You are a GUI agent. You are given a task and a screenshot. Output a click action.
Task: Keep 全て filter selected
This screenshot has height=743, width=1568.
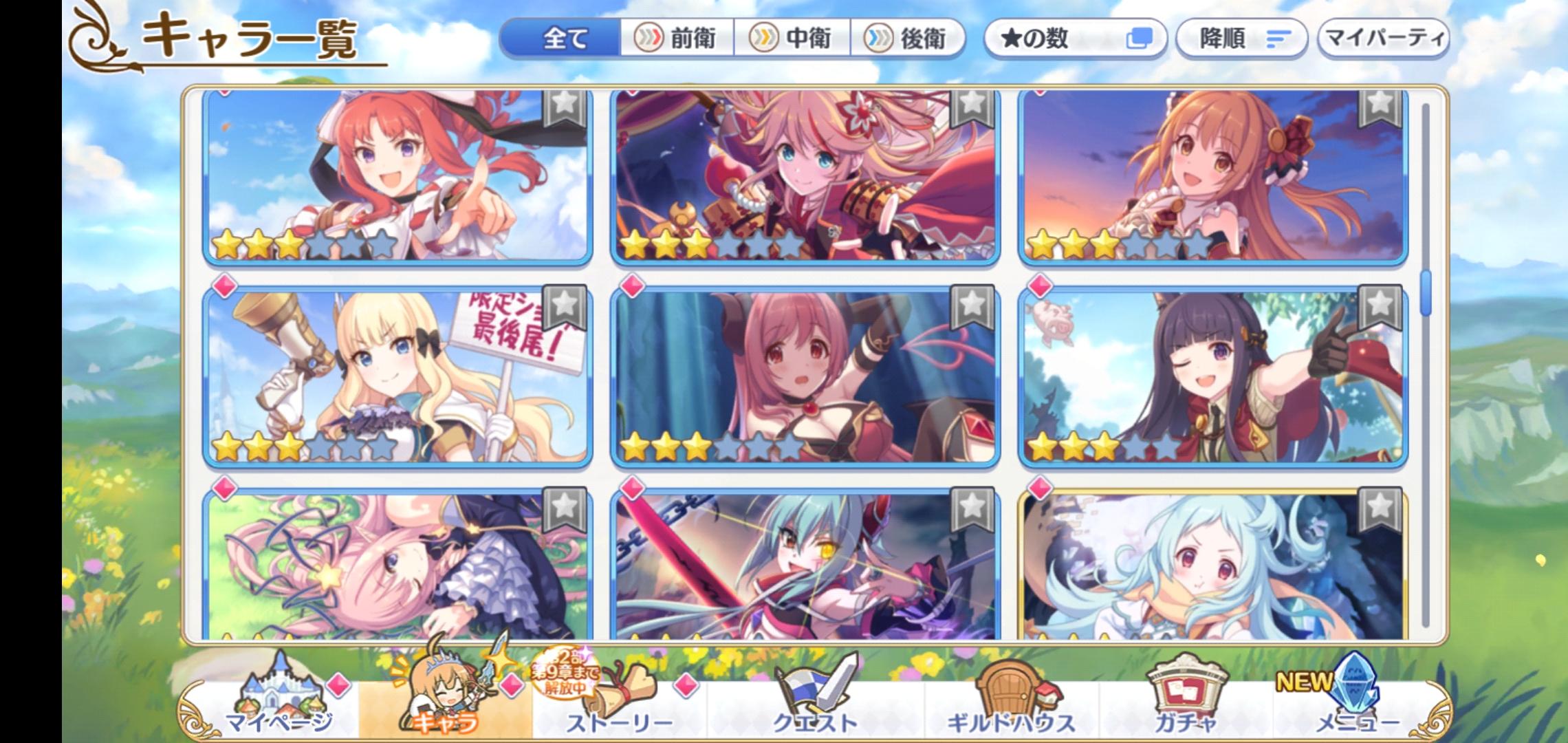564,39
